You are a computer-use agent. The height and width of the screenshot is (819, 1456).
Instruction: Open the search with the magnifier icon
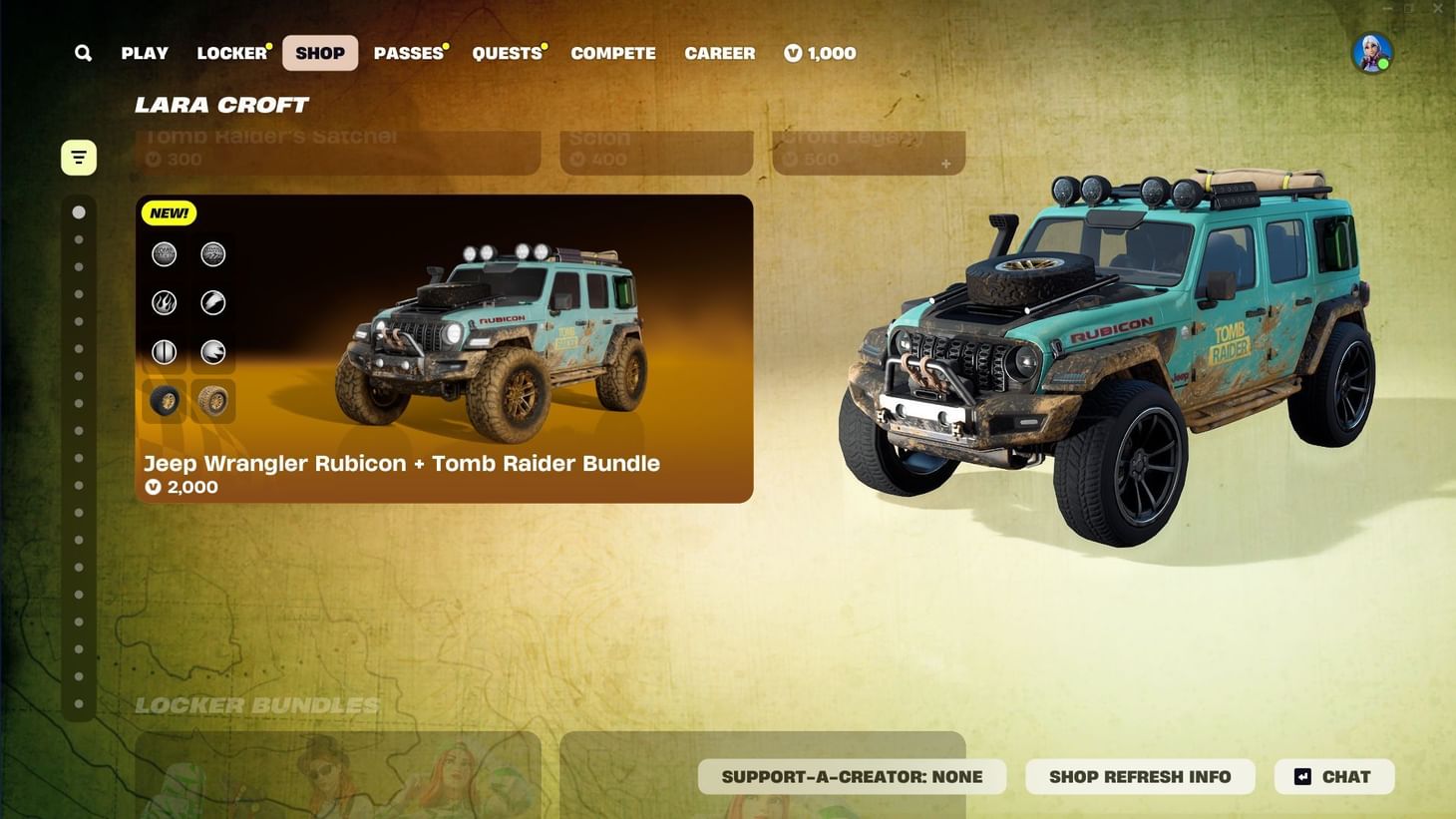click(x=83, y=53)
